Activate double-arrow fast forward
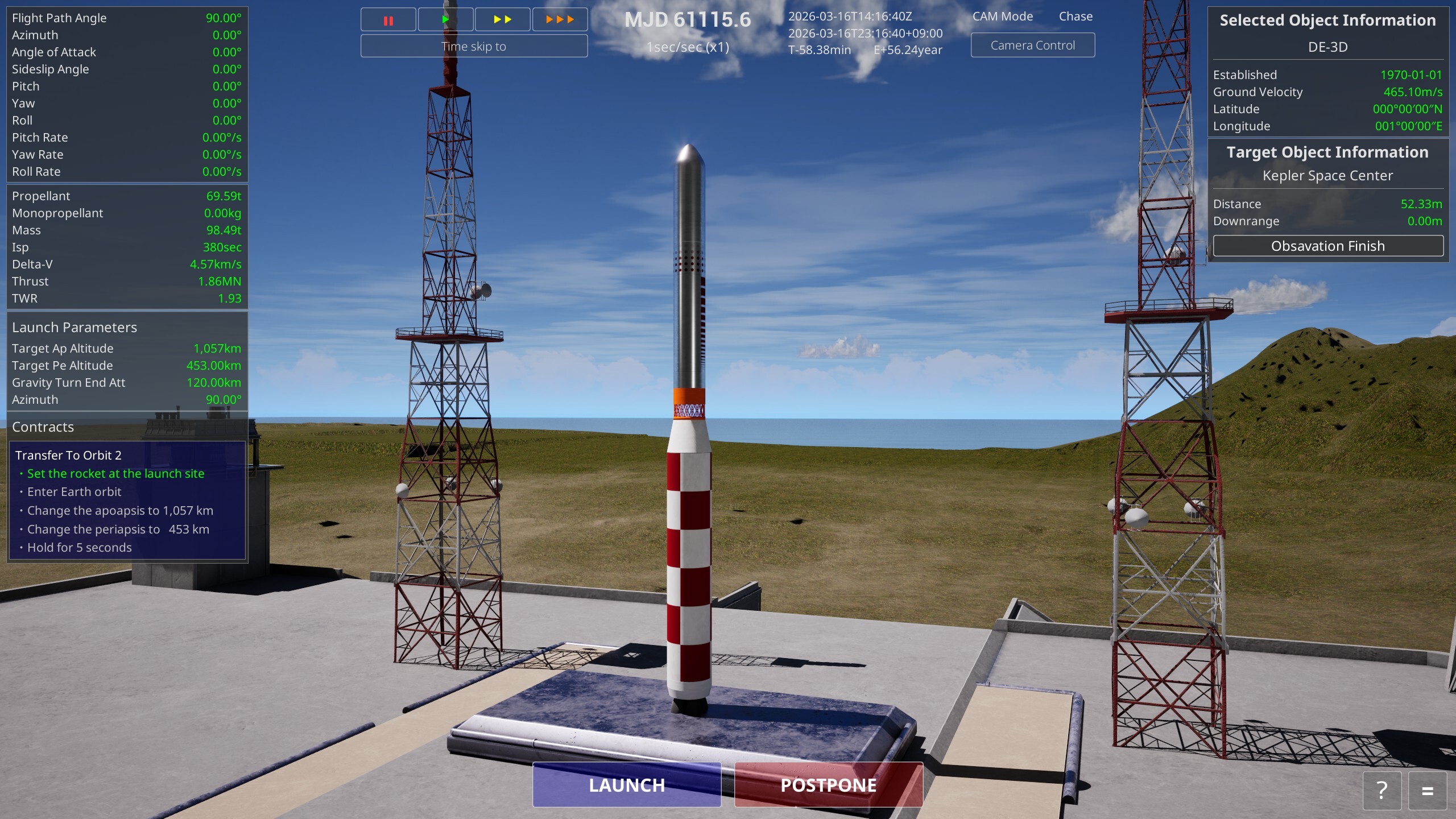The image size is (1456, 819). [x=502, y=20]
